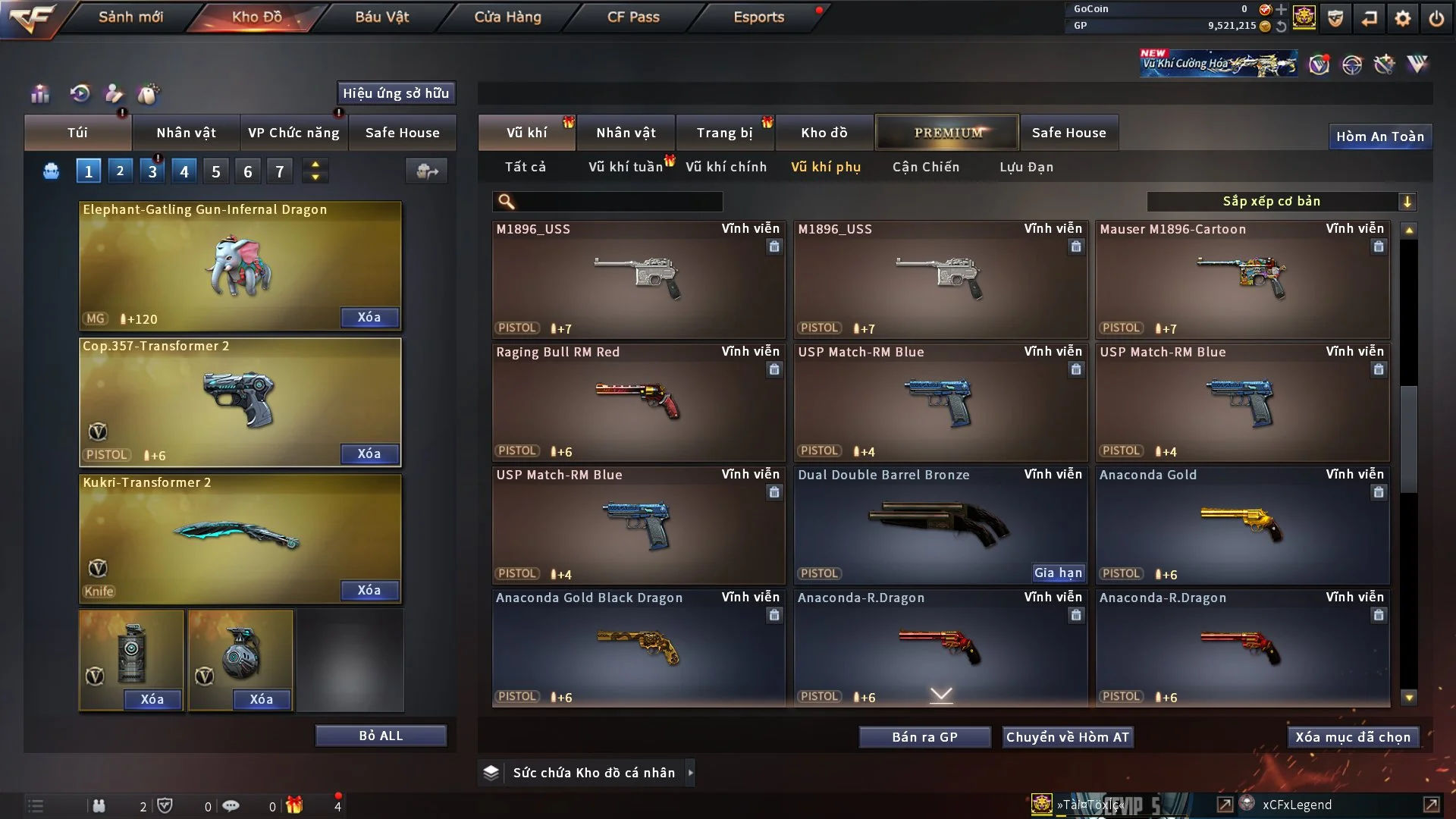Open the Hòm An Toàn safe box
Image resolution: width=1456 pixels, height=819 pixels.
1379,136
